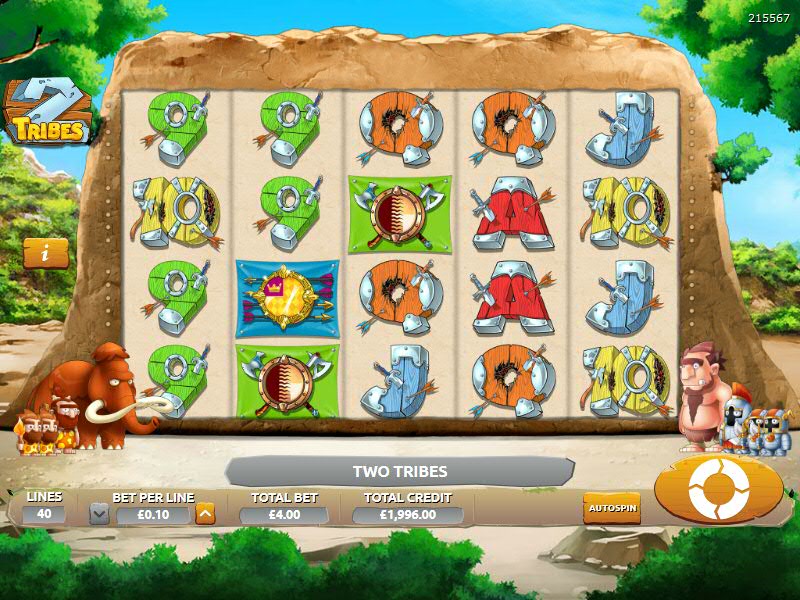Spin the reels with the orange button
The height and width of the screenshot is (600, 800).
coord(718,488)
